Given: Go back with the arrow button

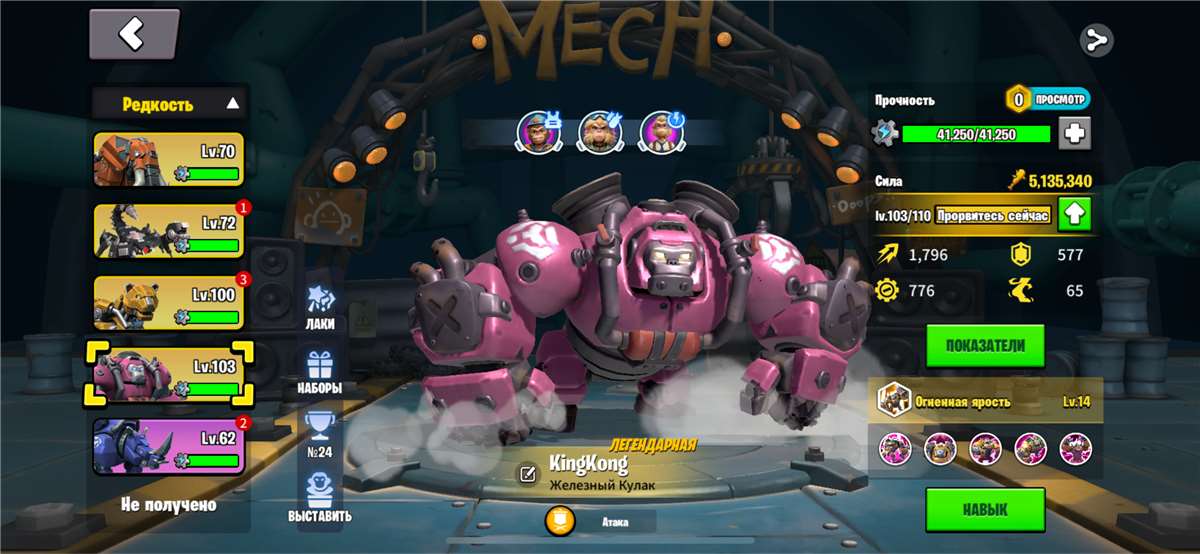Looking at the screenshot, I should coord(133,35).
